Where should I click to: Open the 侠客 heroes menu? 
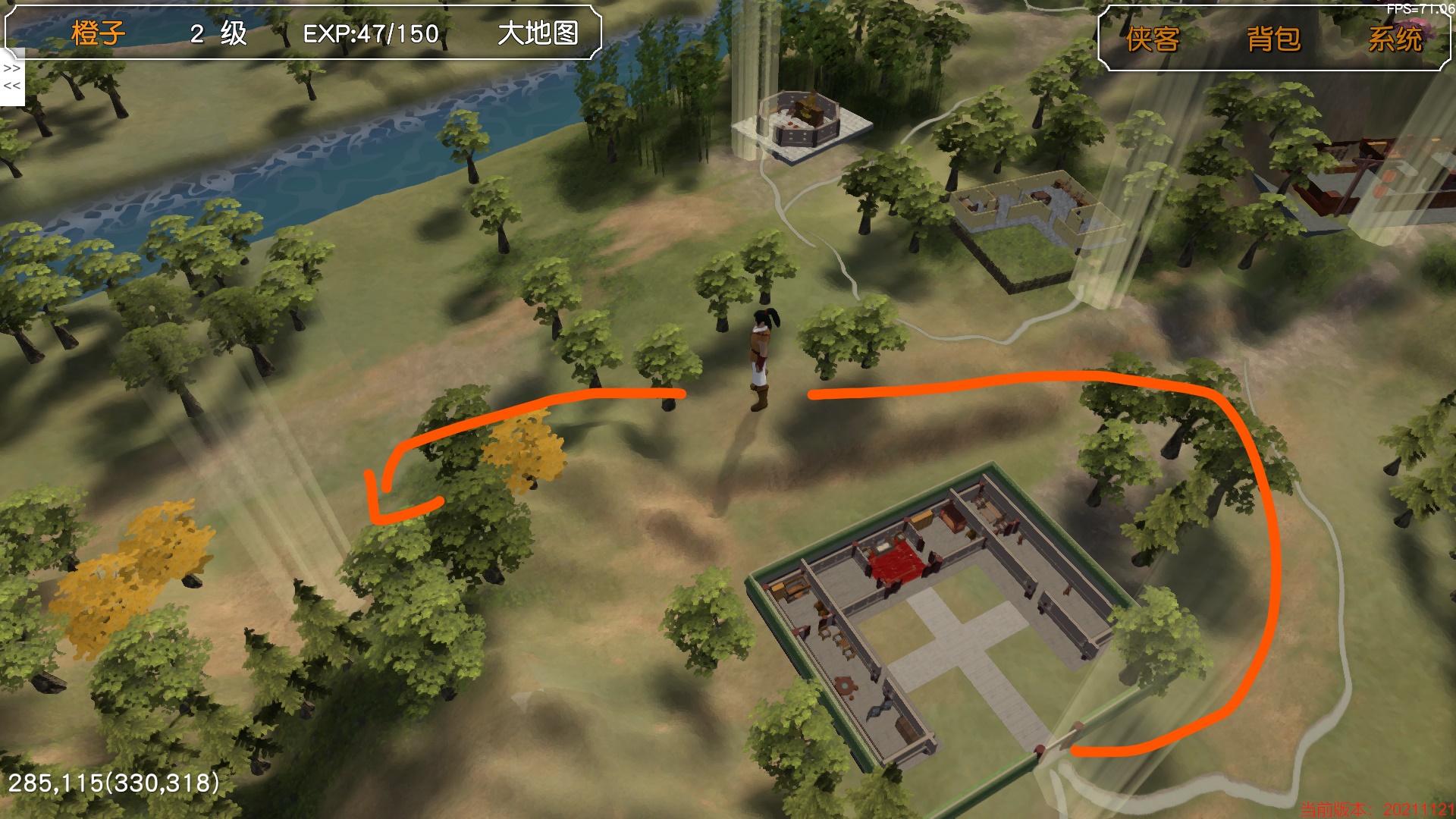tap(1153, 39)
